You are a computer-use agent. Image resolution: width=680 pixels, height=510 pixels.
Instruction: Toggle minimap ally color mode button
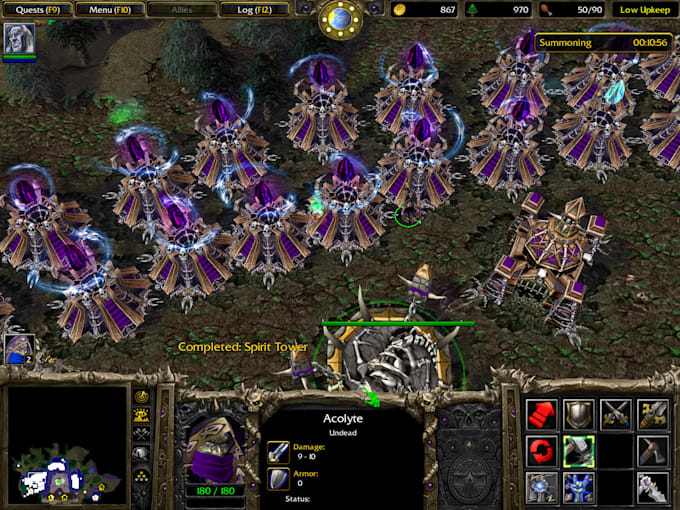pos(142,434)
